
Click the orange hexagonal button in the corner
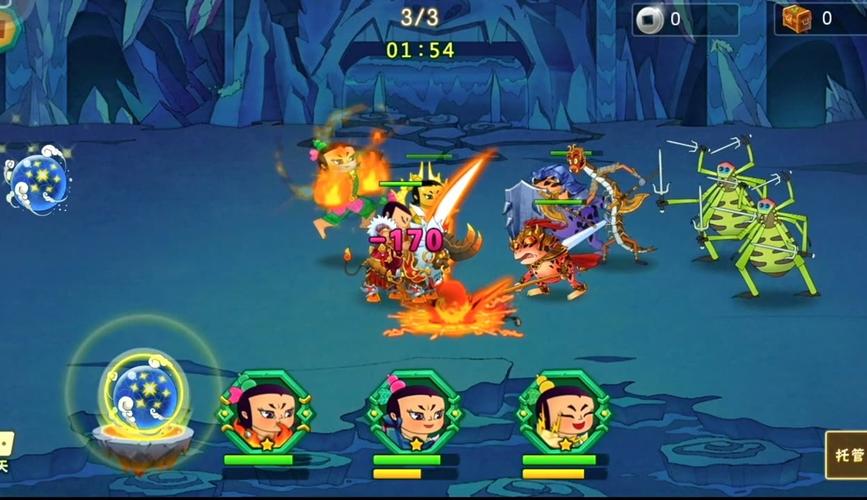pos(5,27)
